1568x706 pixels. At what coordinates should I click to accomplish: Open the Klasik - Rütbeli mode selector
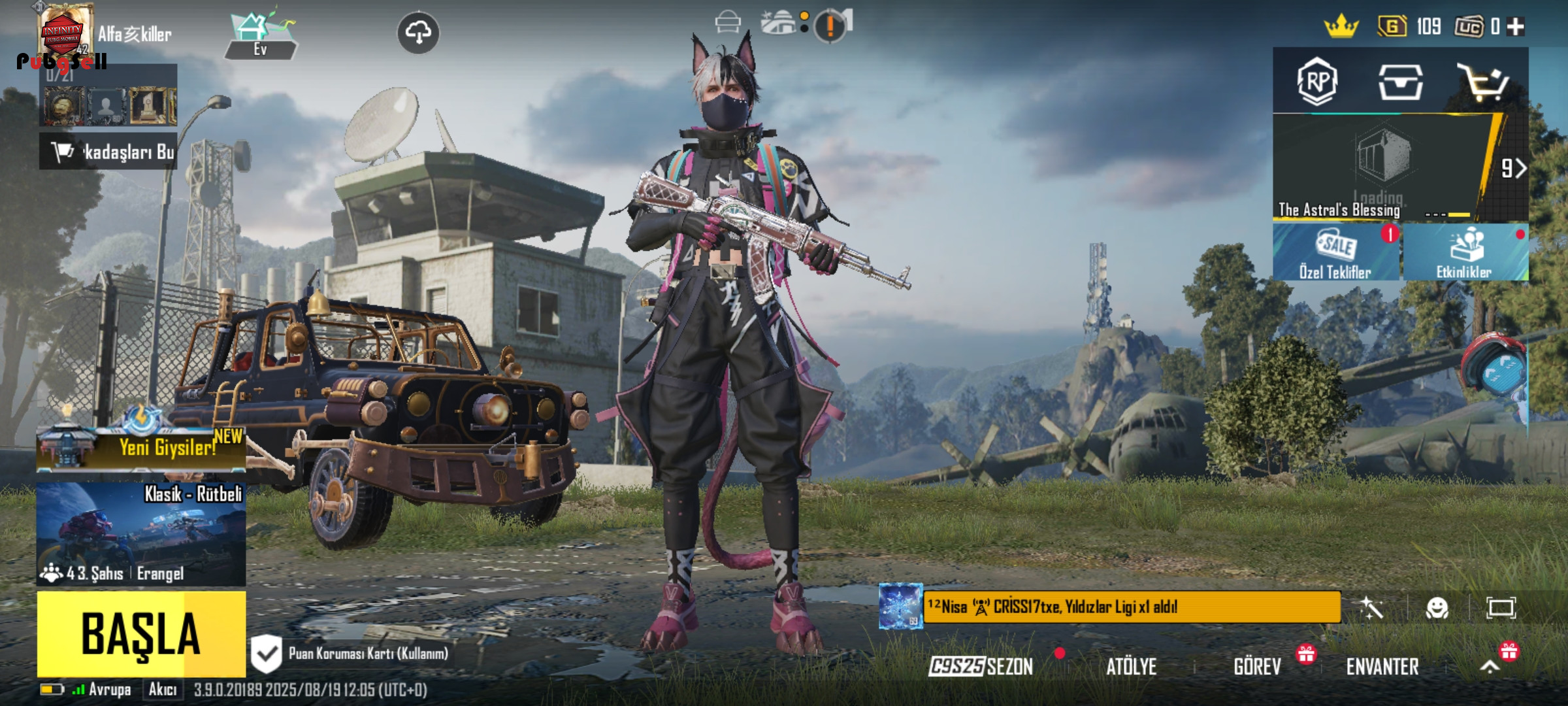click(x=141, y=533)
